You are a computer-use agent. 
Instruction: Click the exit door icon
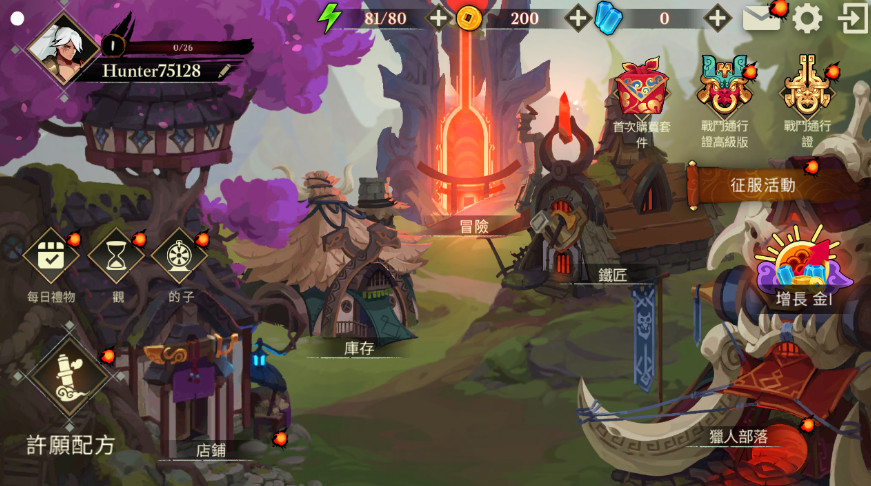click(852, 18)
